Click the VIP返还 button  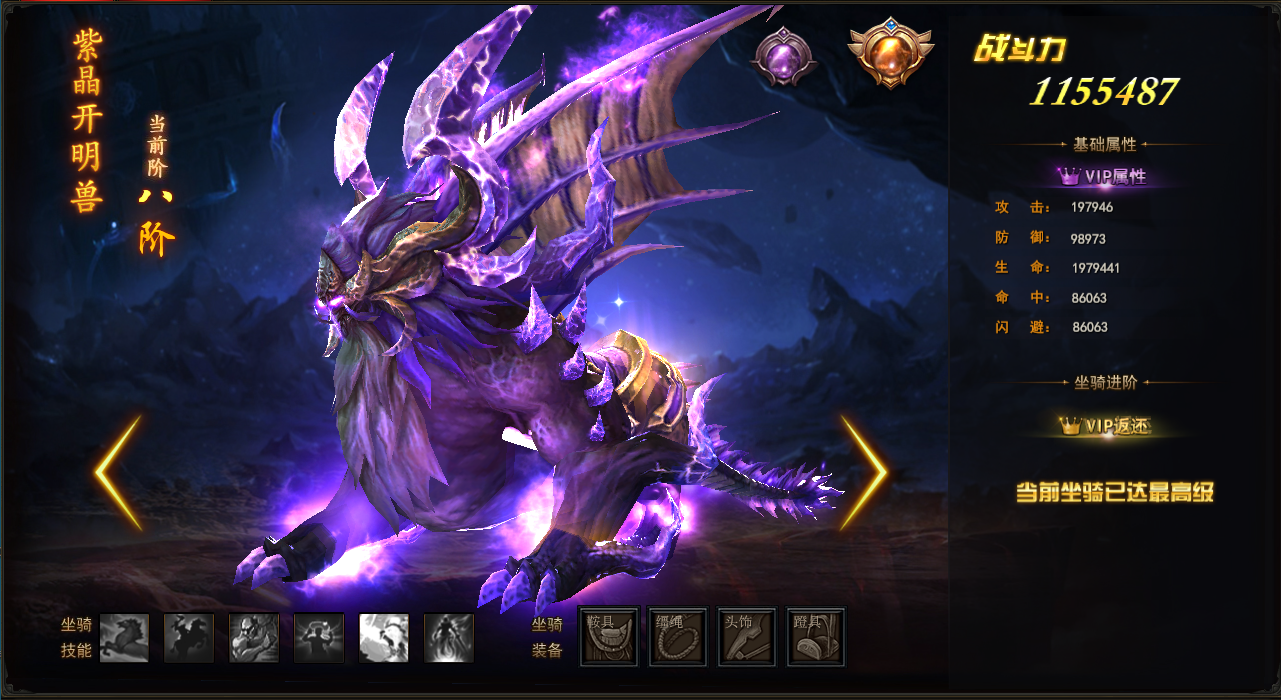[x=1104, y=426]
